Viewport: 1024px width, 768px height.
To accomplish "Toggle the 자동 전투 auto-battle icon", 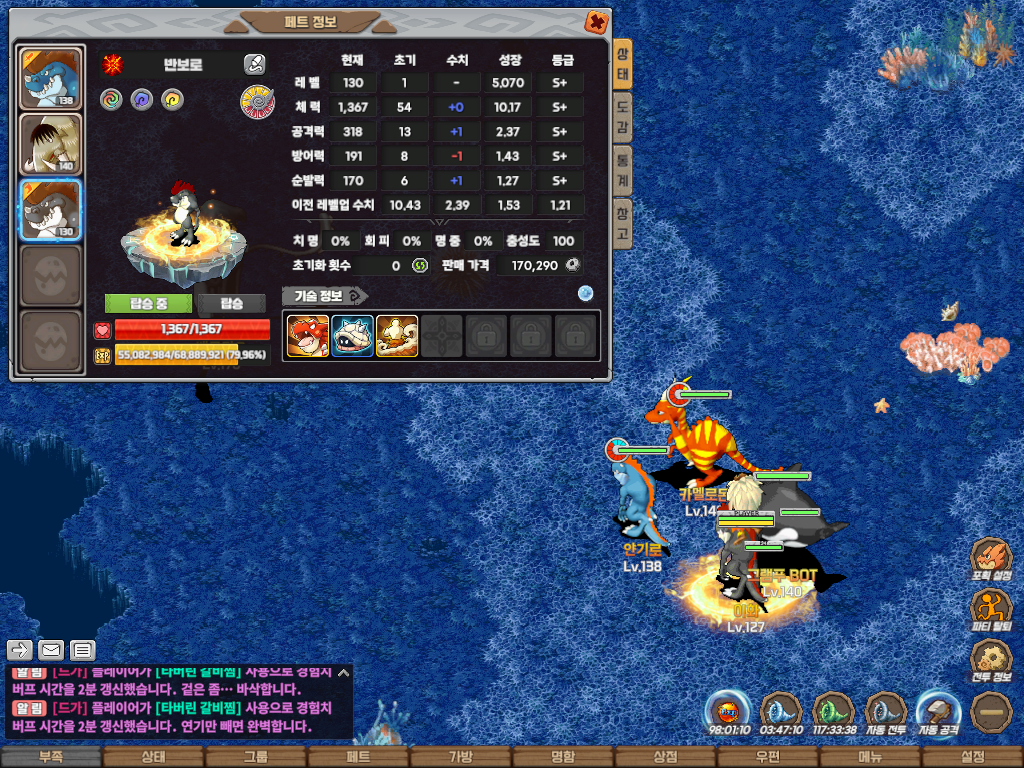I will coord(886,712).
